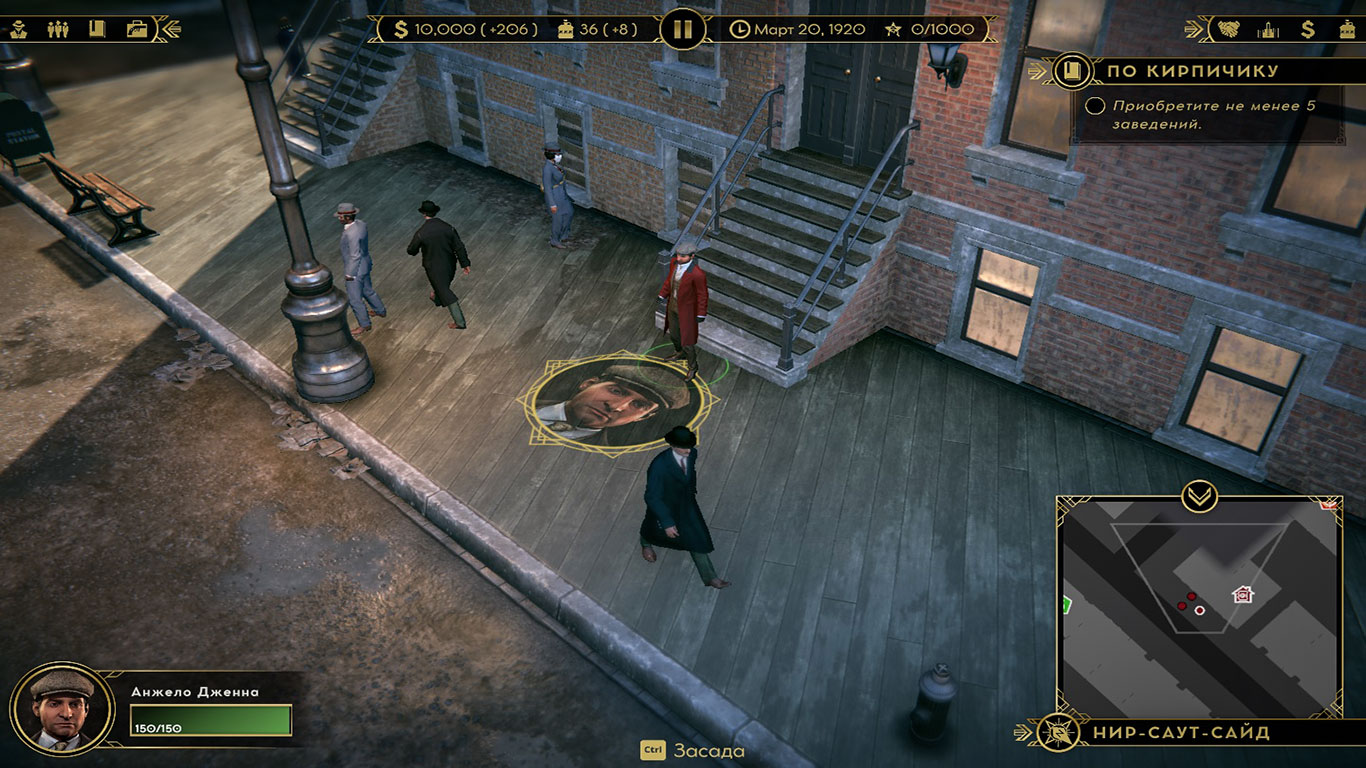
Task: Select Анжело Дженна's portrait in the bottom-left
Action: pyautogui.click(x=61, y=708)
